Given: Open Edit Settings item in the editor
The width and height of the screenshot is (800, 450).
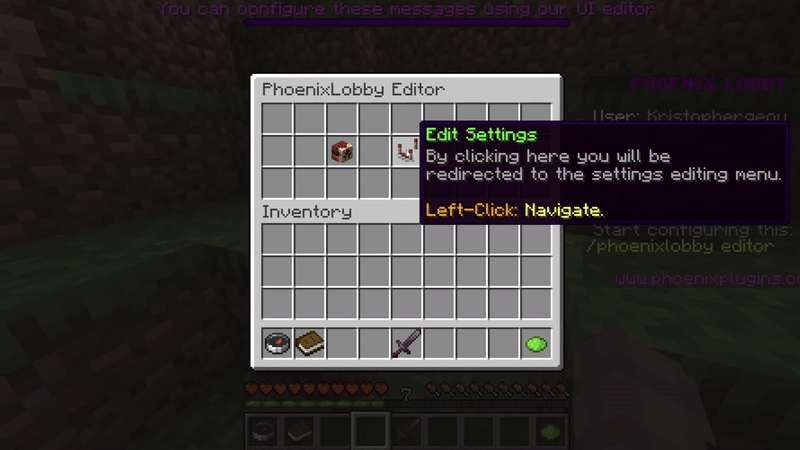Looking at the screenshot, I should 406,151.
